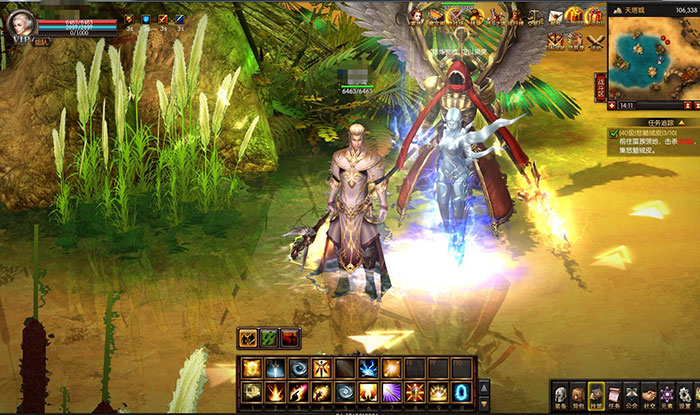
Task: Open the 背包 (bag) inventory
Action: click(577, 396)
